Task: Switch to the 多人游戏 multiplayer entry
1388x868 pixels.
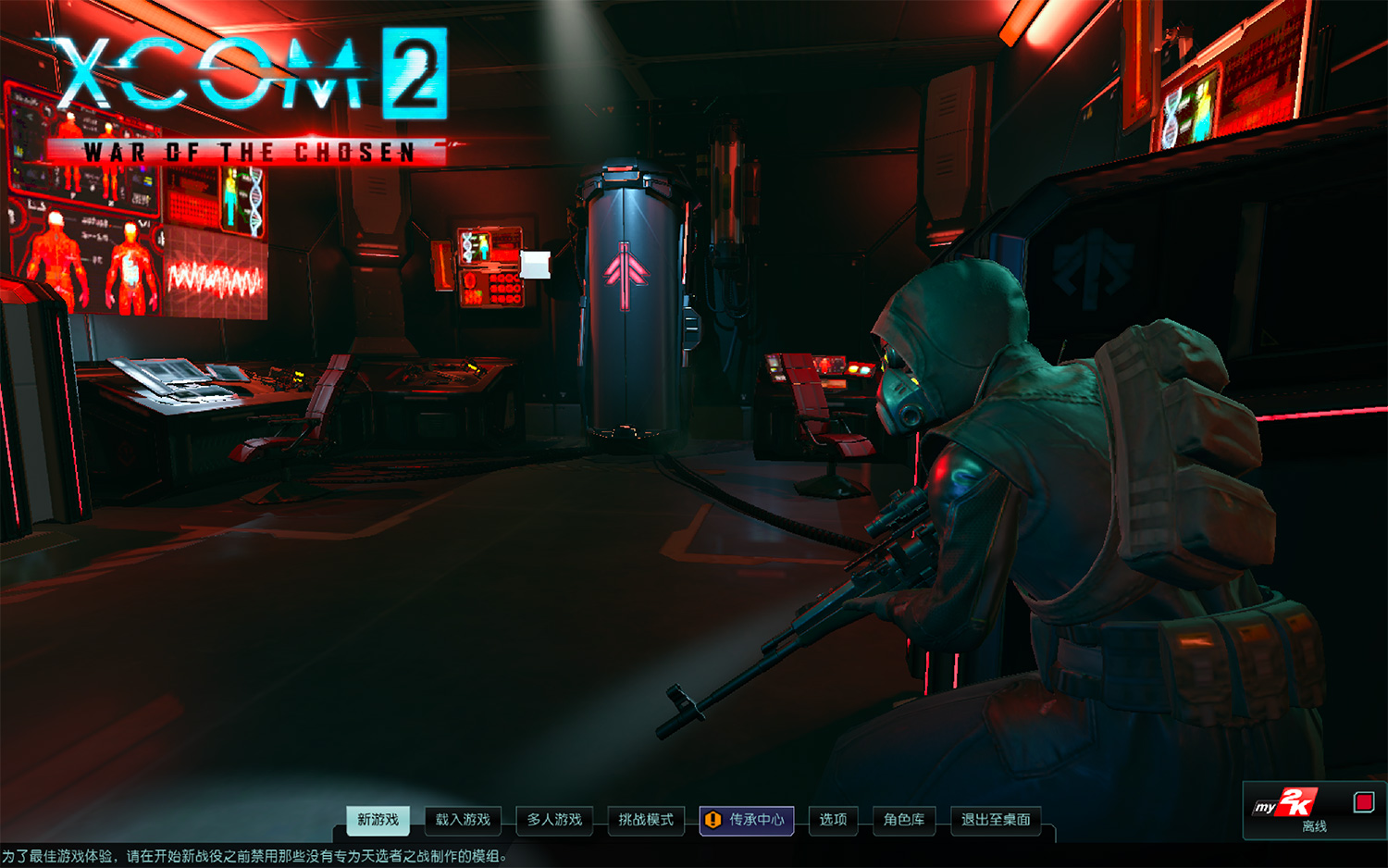Action: click(555, 820)
